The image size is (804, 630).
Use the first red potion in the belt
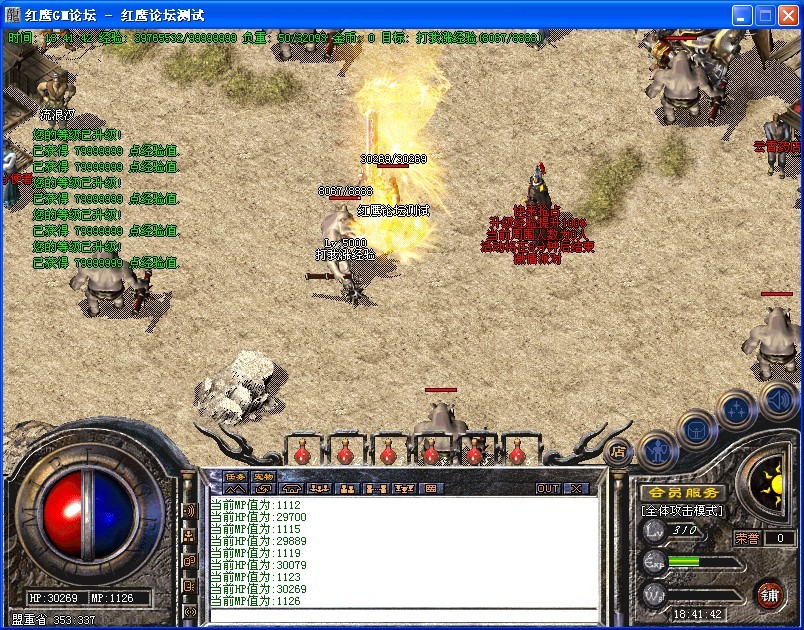point(302,453)
